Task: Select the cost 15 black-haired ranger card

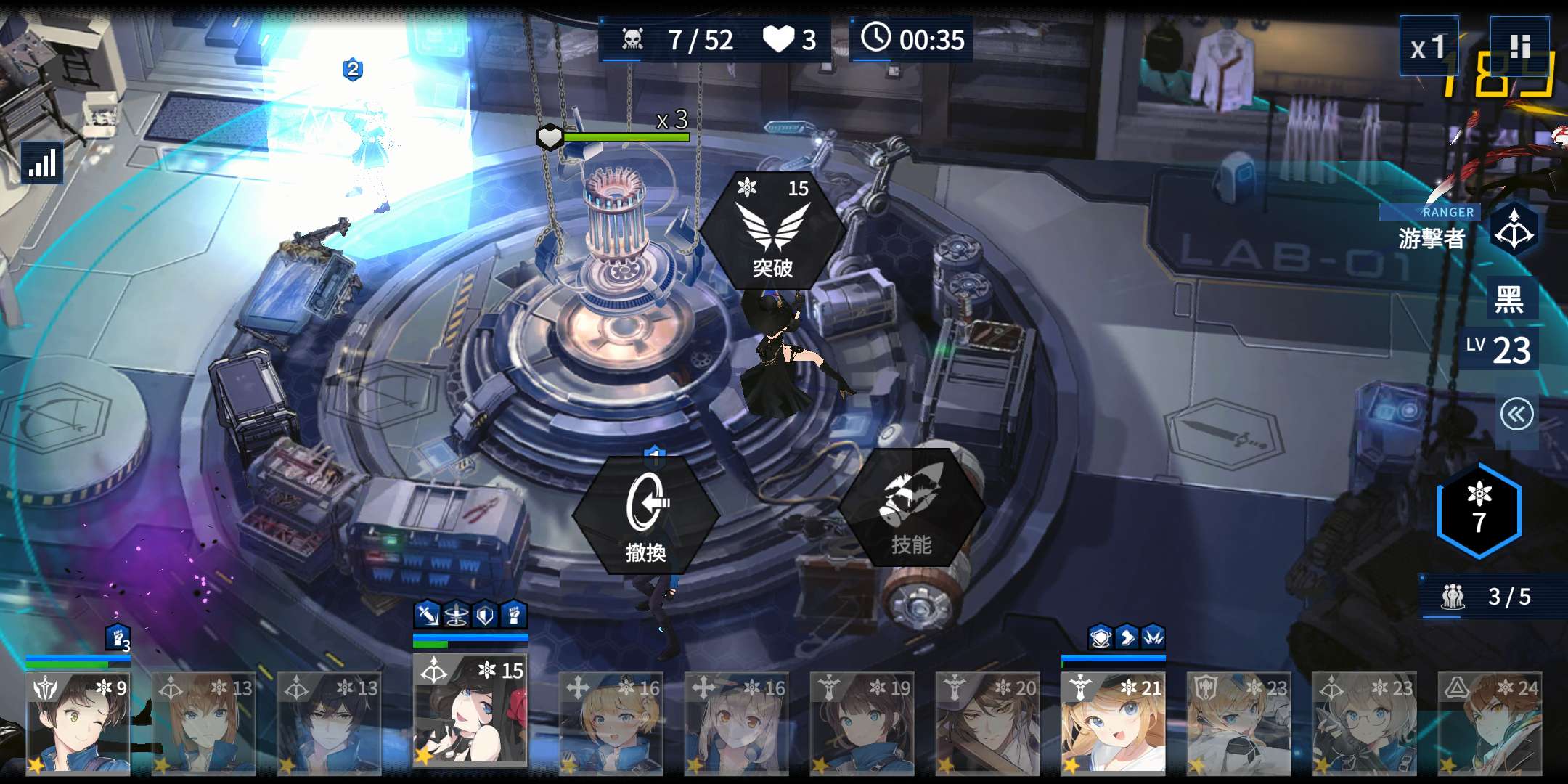Action: [470, 710]
